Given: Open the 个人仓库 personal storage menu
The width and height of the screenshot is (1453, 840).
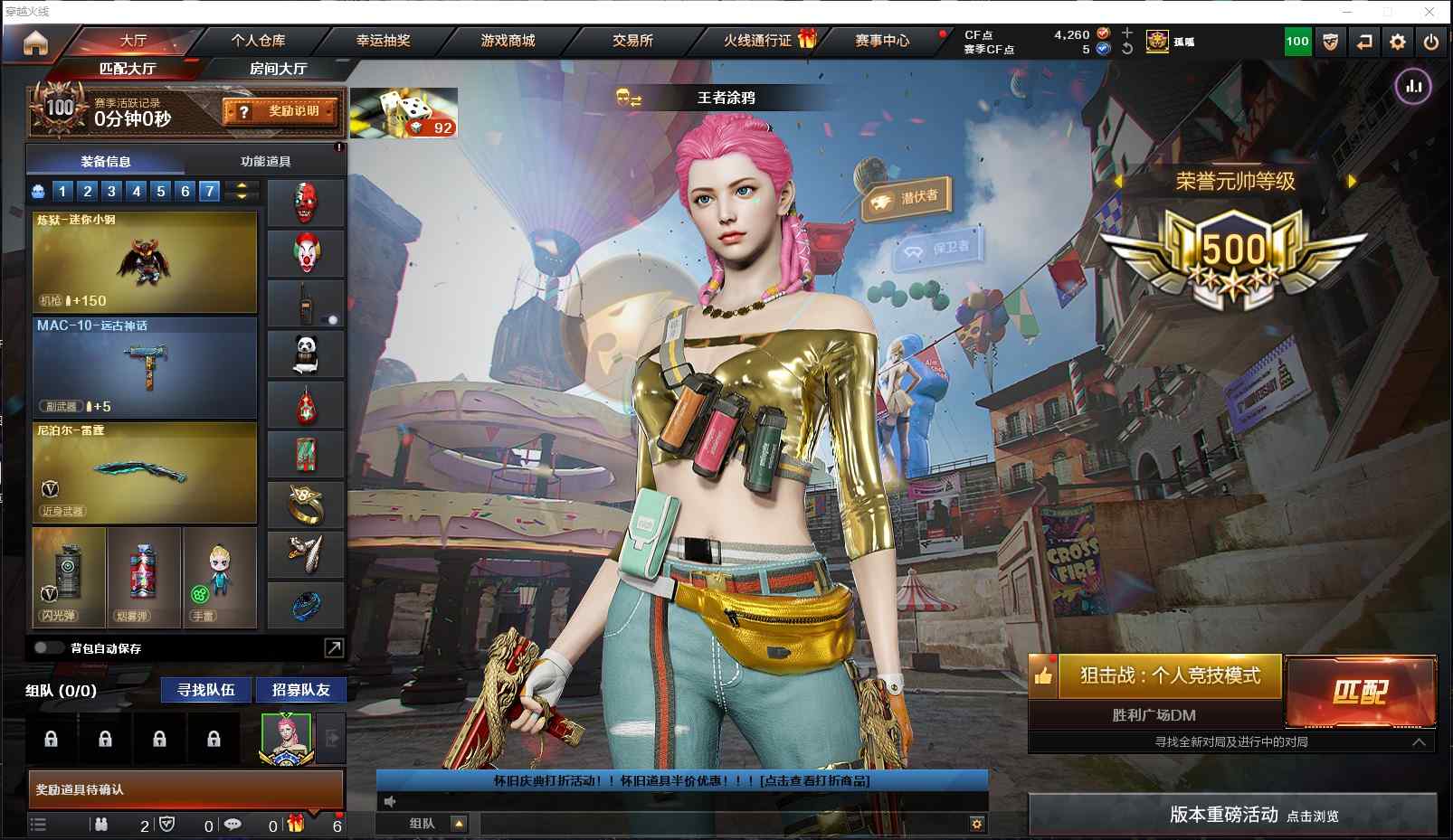Looking at the screenshot, I should [258, 41].
